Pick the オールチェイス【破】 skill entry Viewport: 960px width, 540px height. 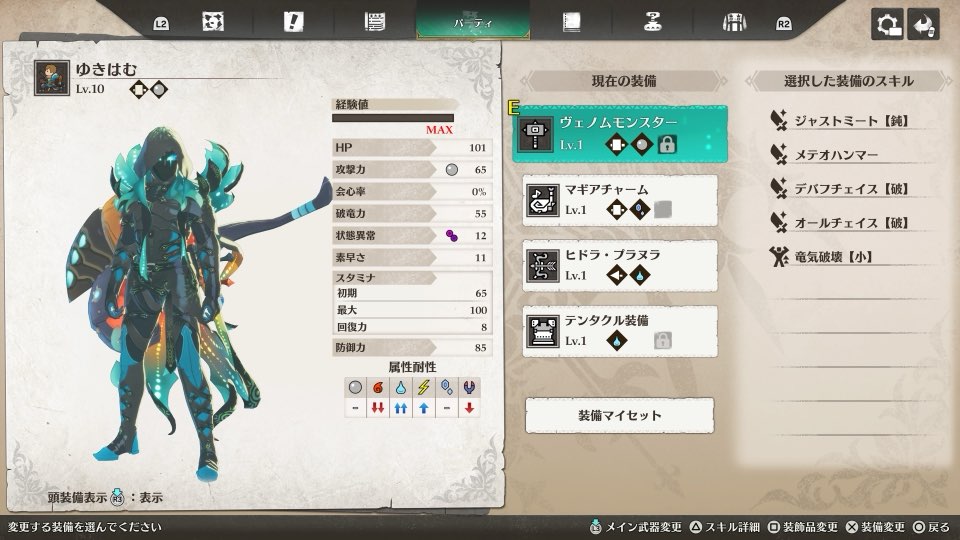click(850, 223)
